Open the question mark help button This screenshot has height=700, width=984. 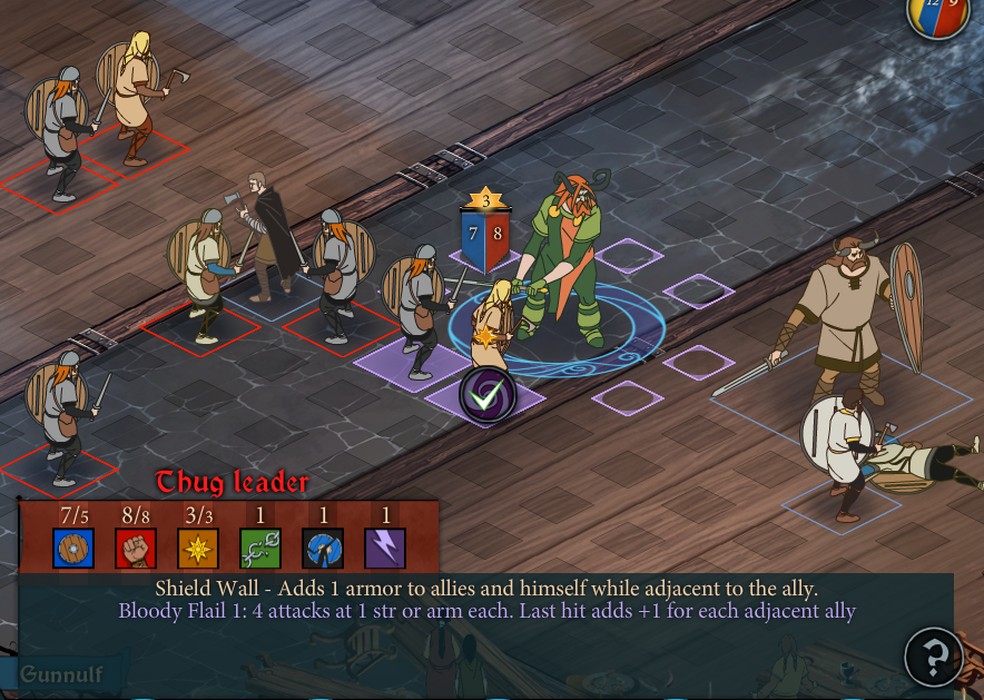tap(933, 657)
